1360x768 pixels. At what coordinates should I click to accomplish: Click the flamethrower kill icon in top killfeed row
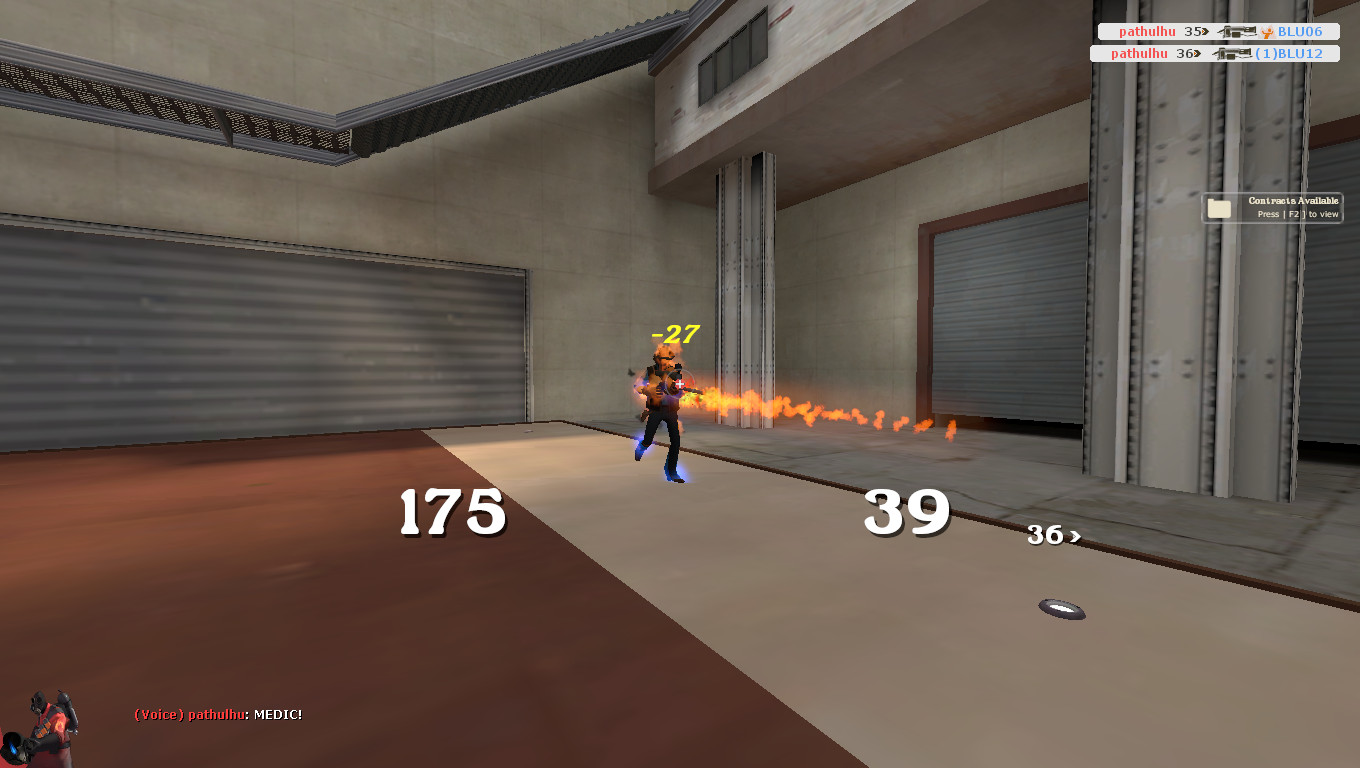click(x=1237, y=31)
